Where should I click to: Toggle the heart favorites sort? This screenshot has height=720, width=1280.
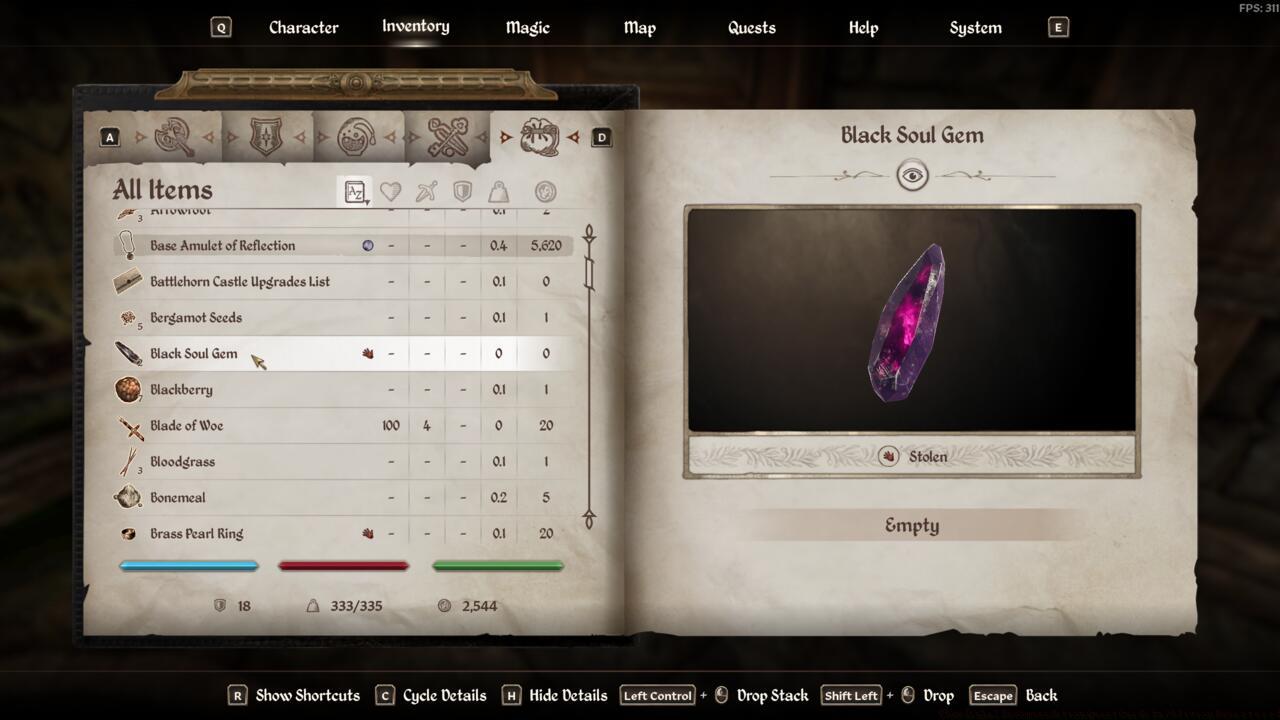[391, 191]
